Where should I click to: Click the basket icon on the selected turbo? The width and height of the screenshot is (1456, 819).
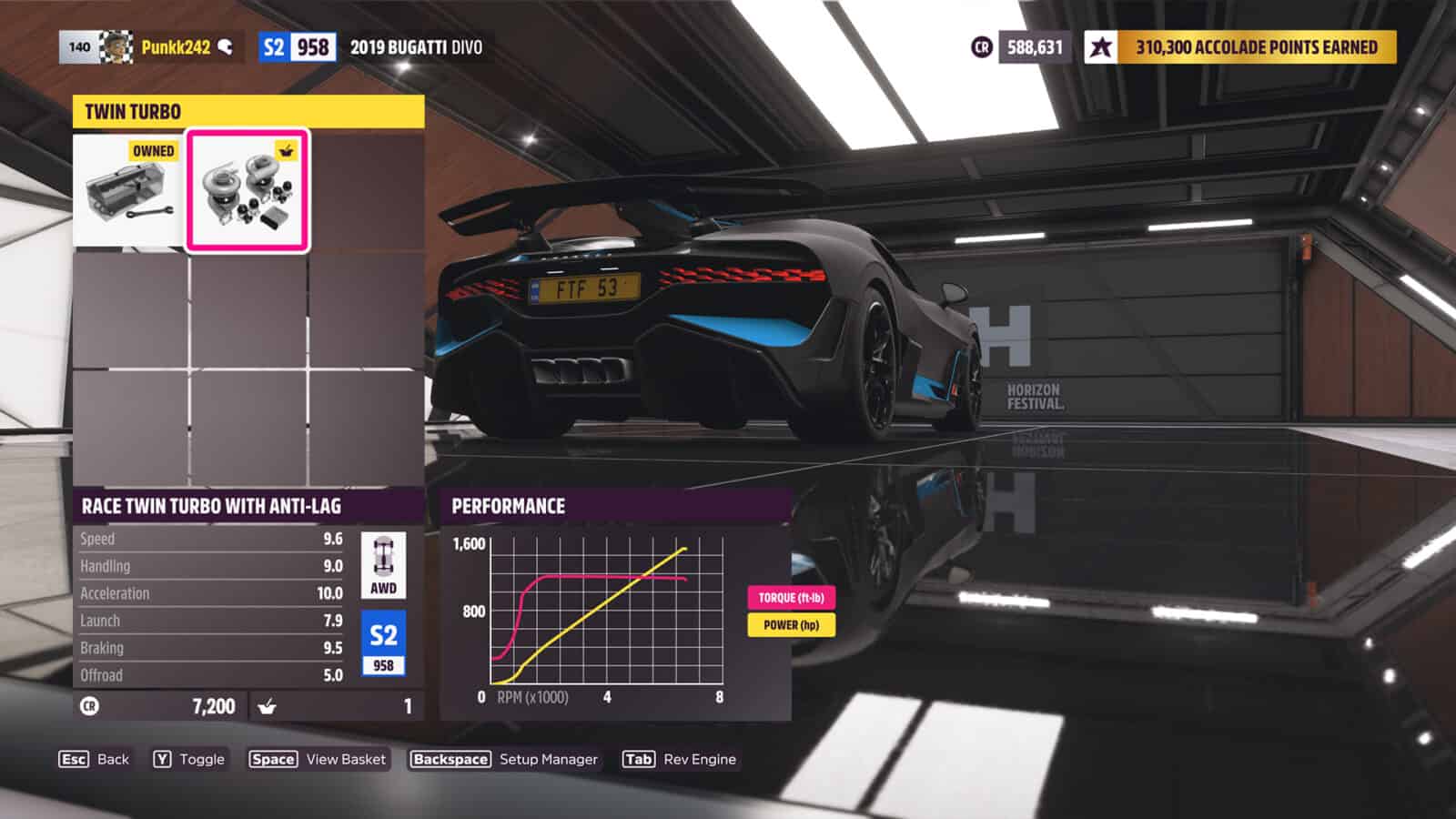point(287,150)
